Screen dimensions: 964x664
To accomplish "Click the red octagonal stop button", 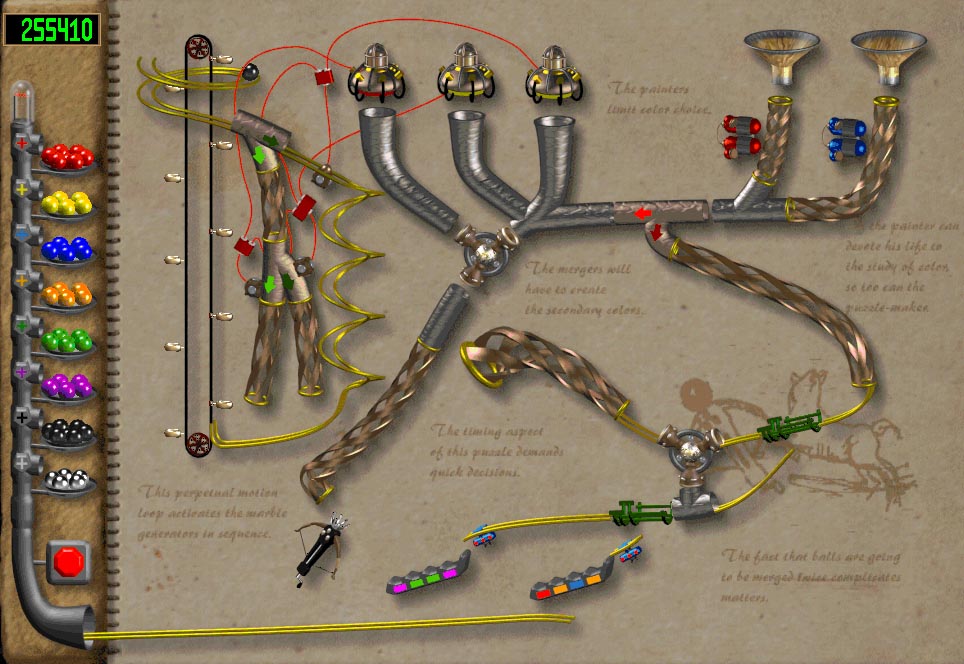I will click(69, 562).
